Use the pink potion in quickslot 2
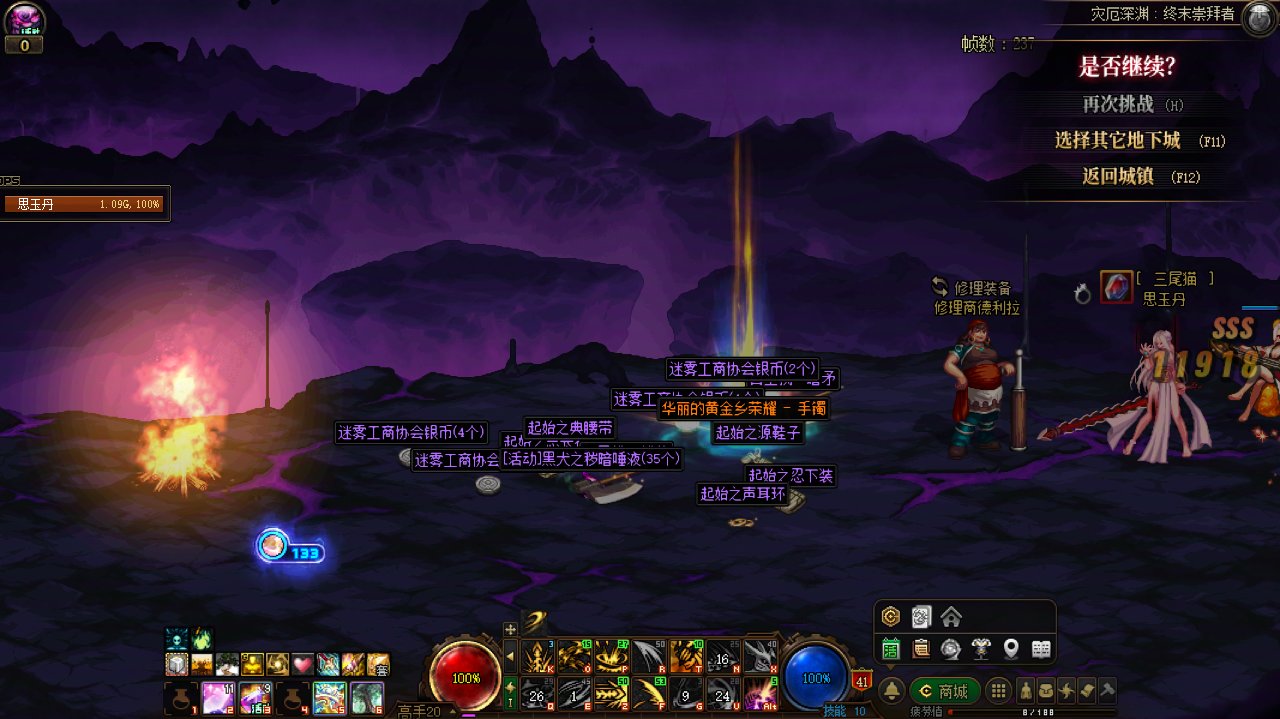 point(217,697)
